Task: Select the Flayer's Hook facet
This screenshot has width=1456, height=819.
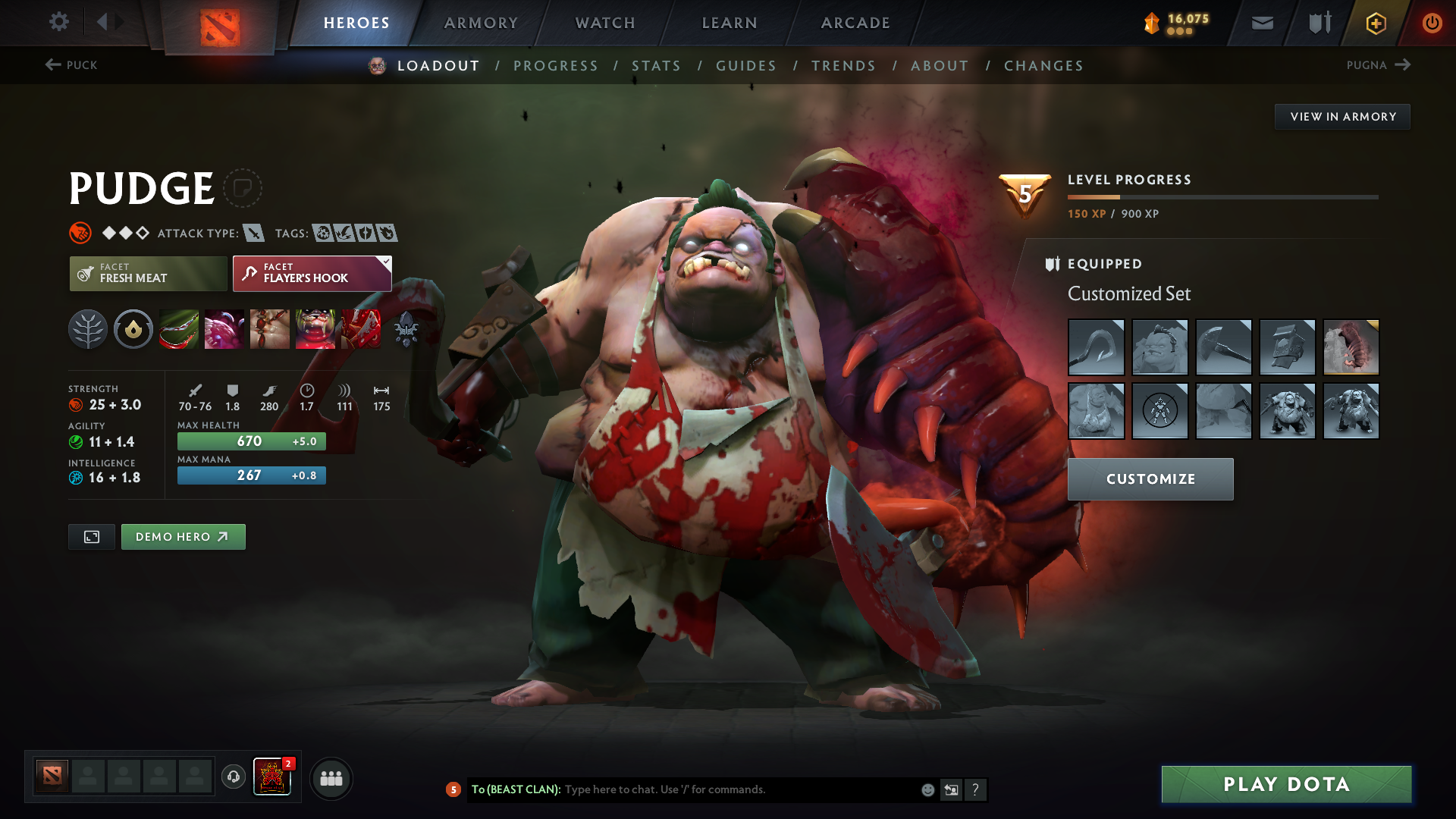Action: 311,273
